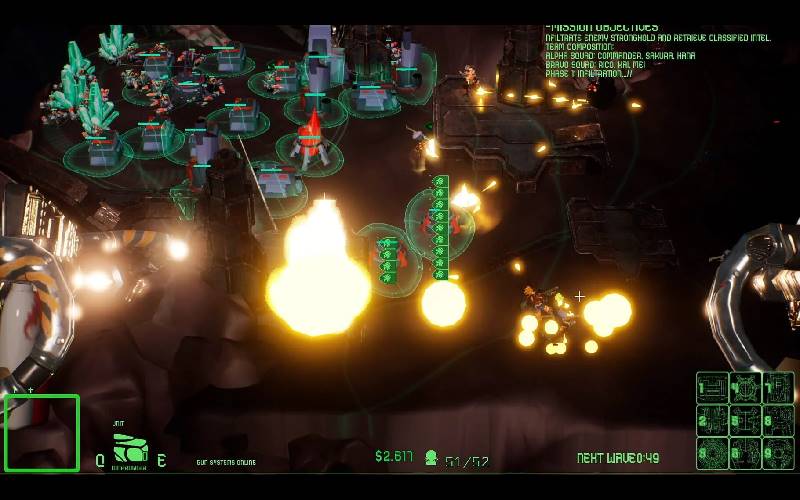Click the green-framed minimap panel
800x500 pixels.
(41, 433)
